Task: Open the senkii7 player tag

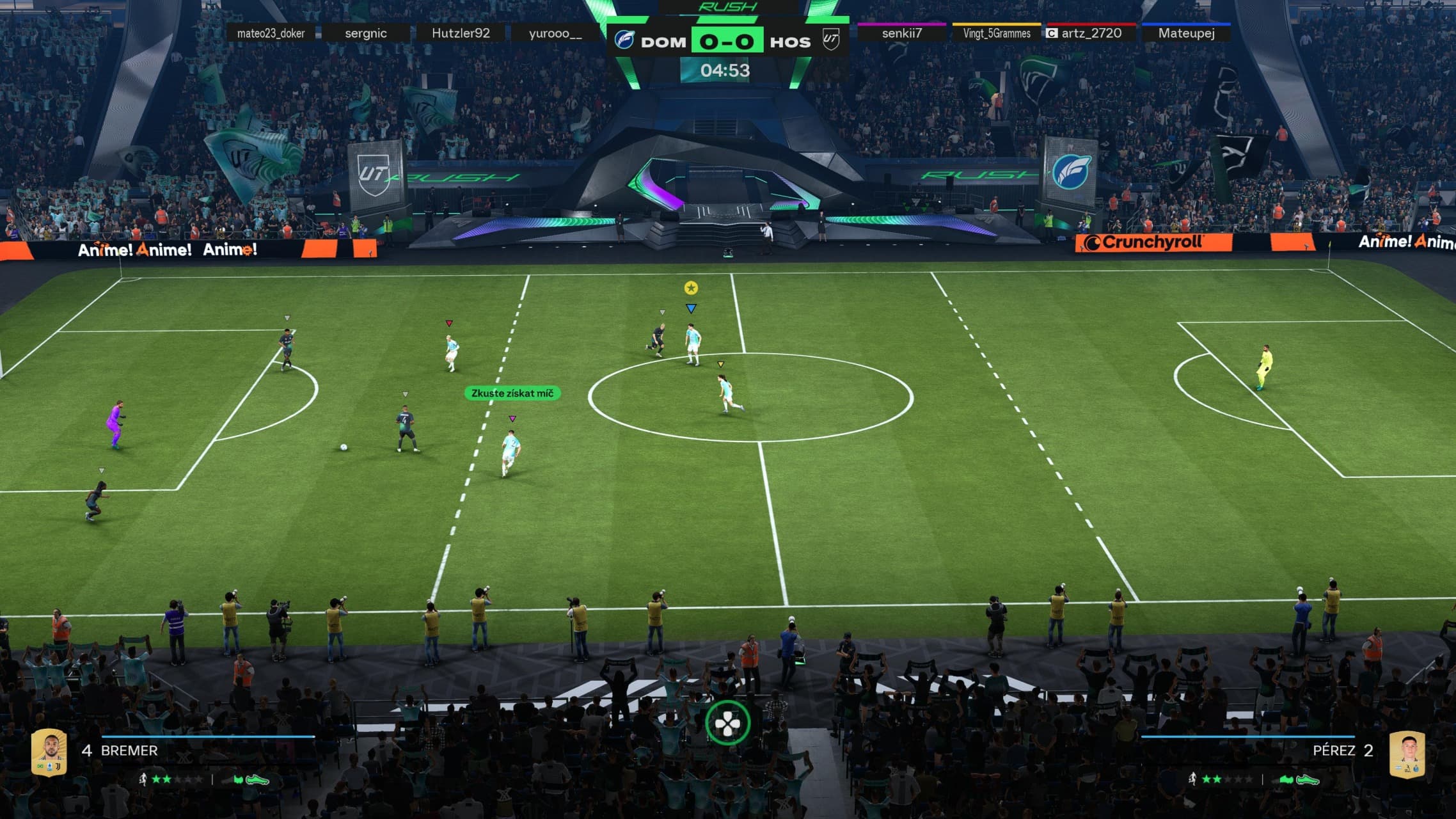Action: pos(901,33)
